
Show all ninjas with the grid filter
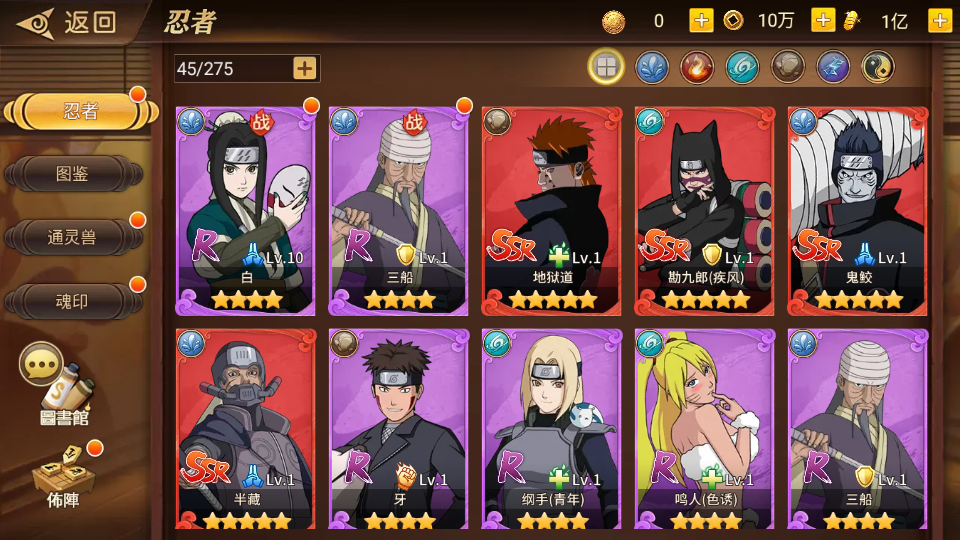606,67
